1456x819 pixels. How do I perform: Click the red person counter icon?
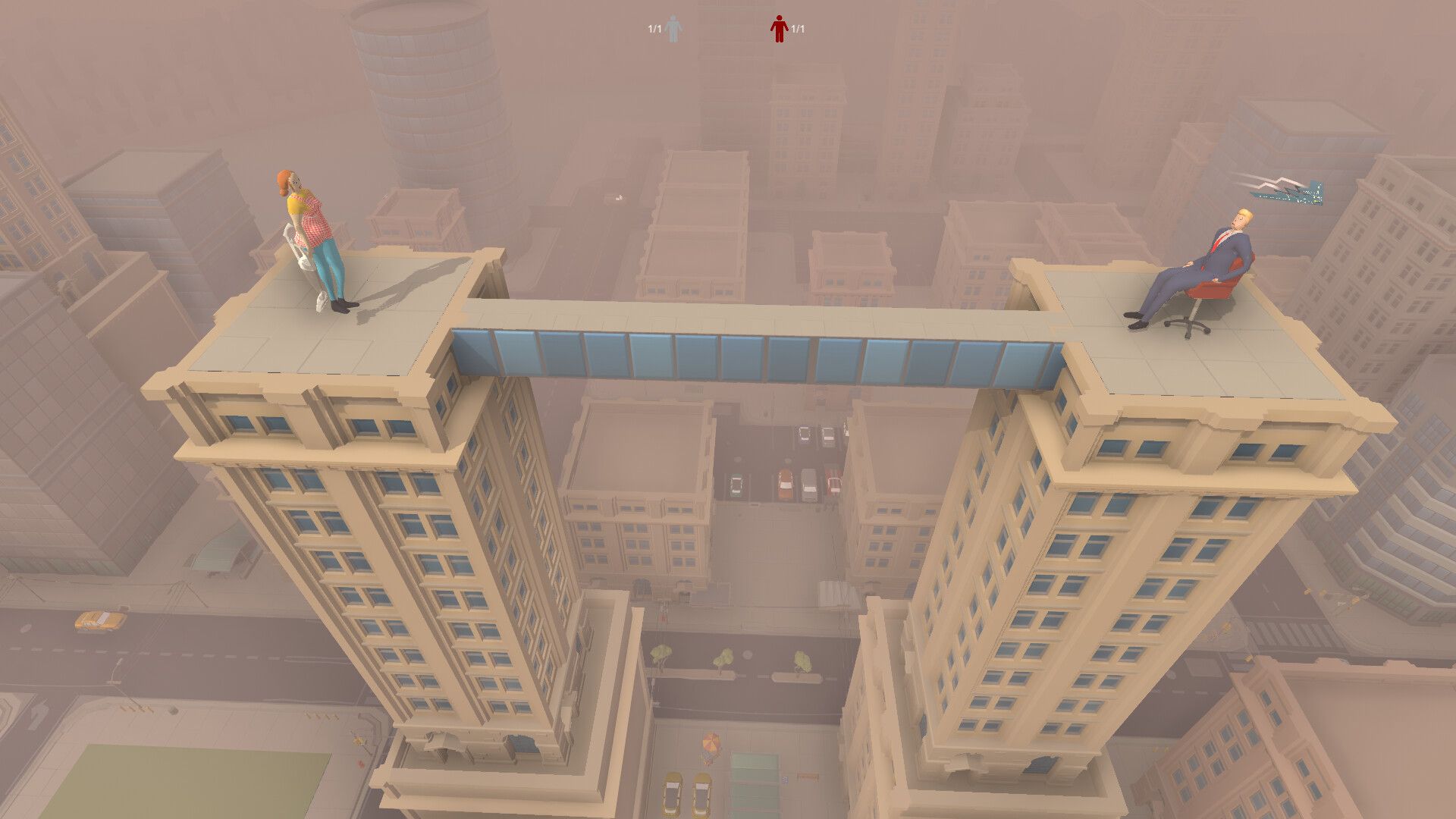[780, 28]
